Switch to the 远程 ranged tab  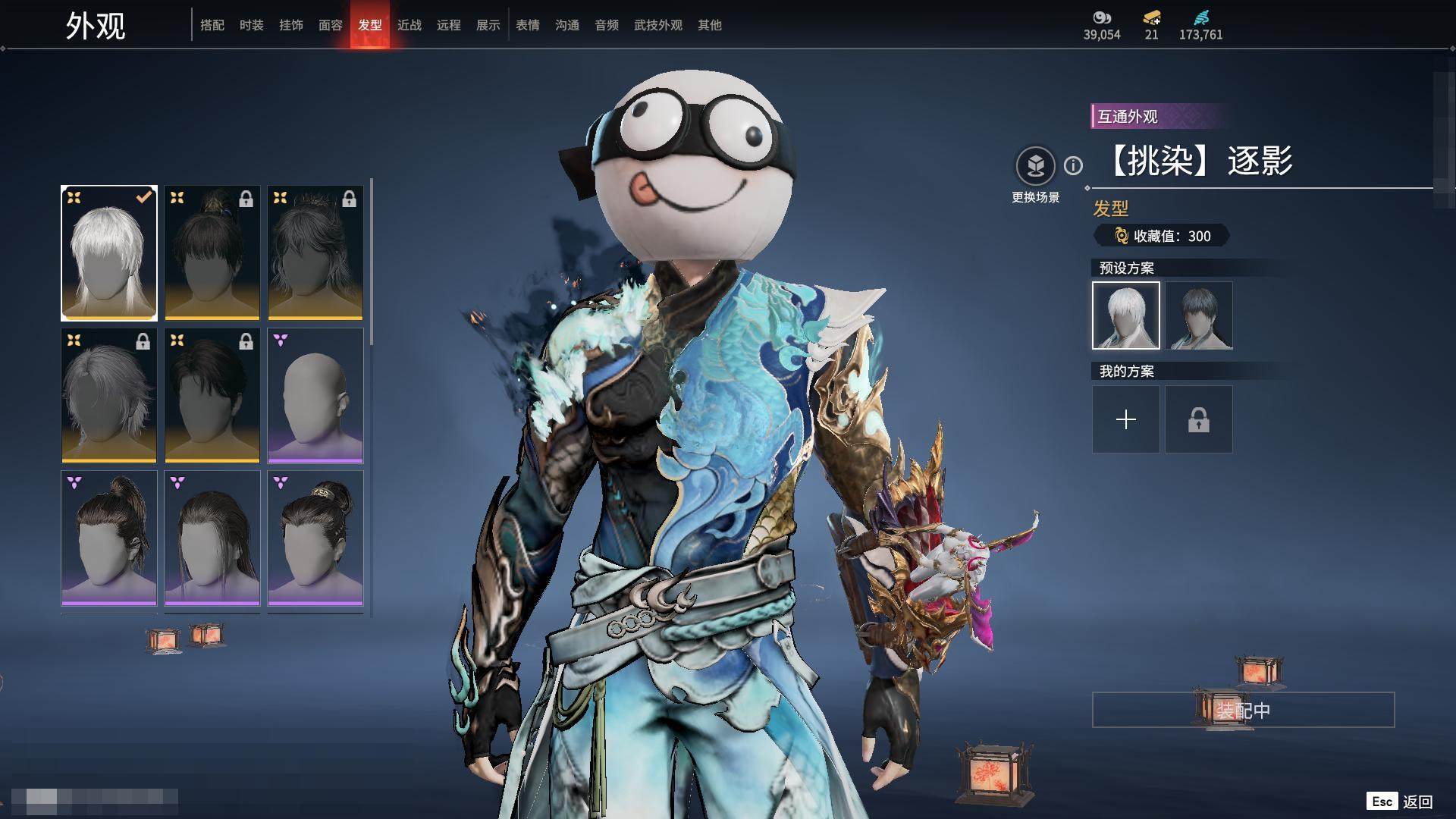(x=449, y=25)
